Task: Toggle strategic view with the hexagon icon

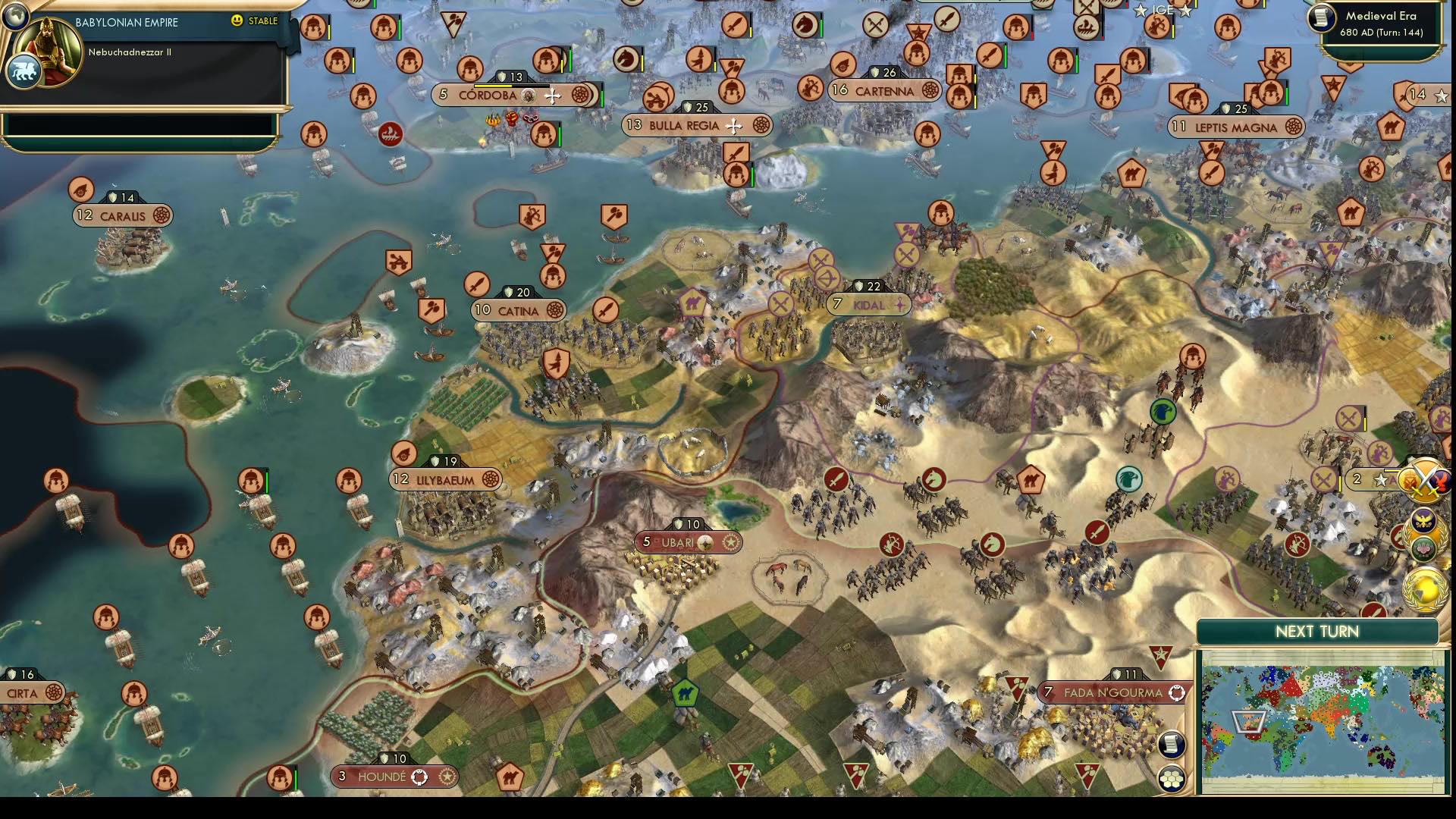Action: pyautogui.click(x=1172, y=777)
